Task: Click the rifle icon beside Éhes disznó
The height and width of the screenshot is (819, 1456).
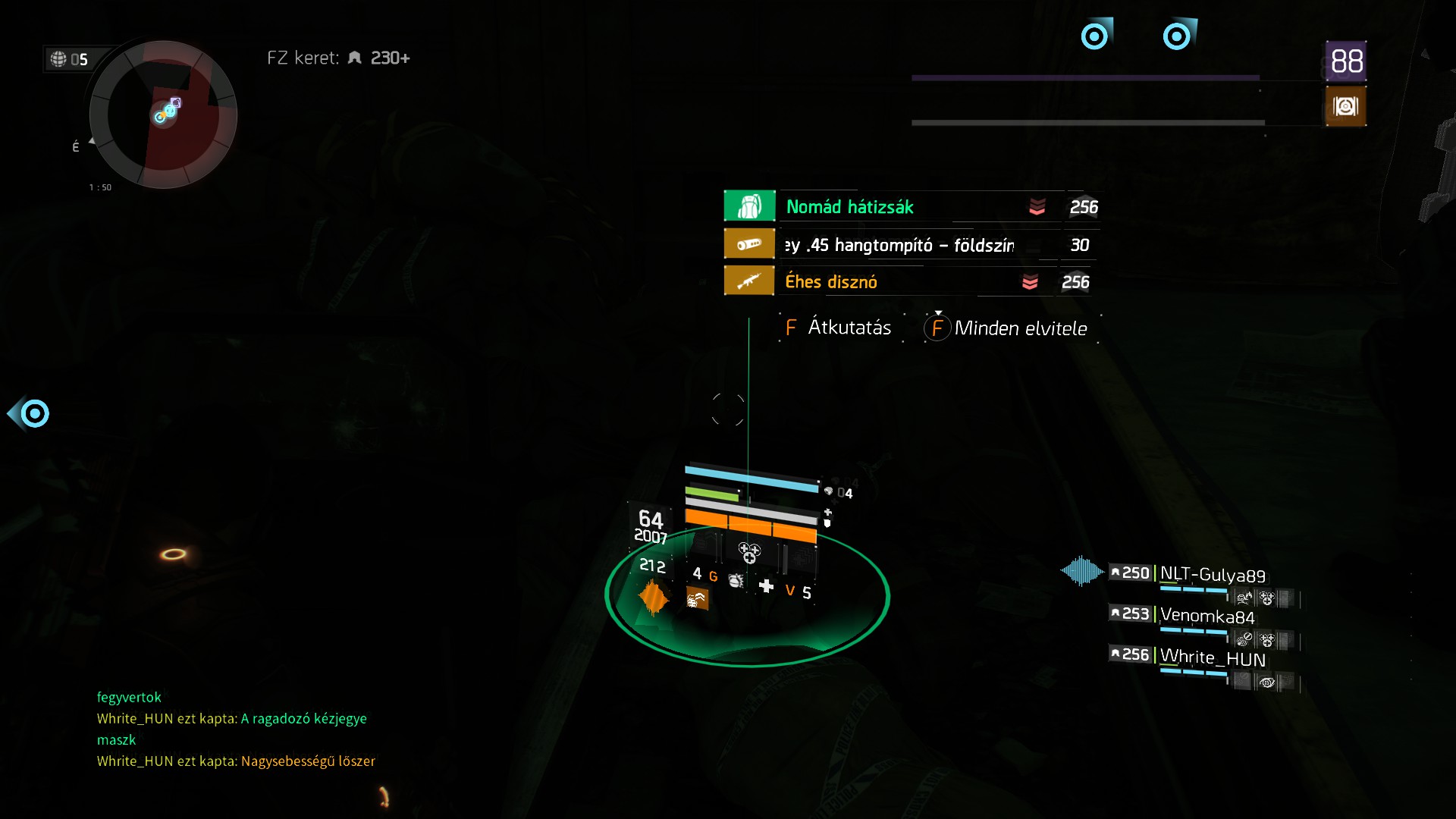Action: 749,281
